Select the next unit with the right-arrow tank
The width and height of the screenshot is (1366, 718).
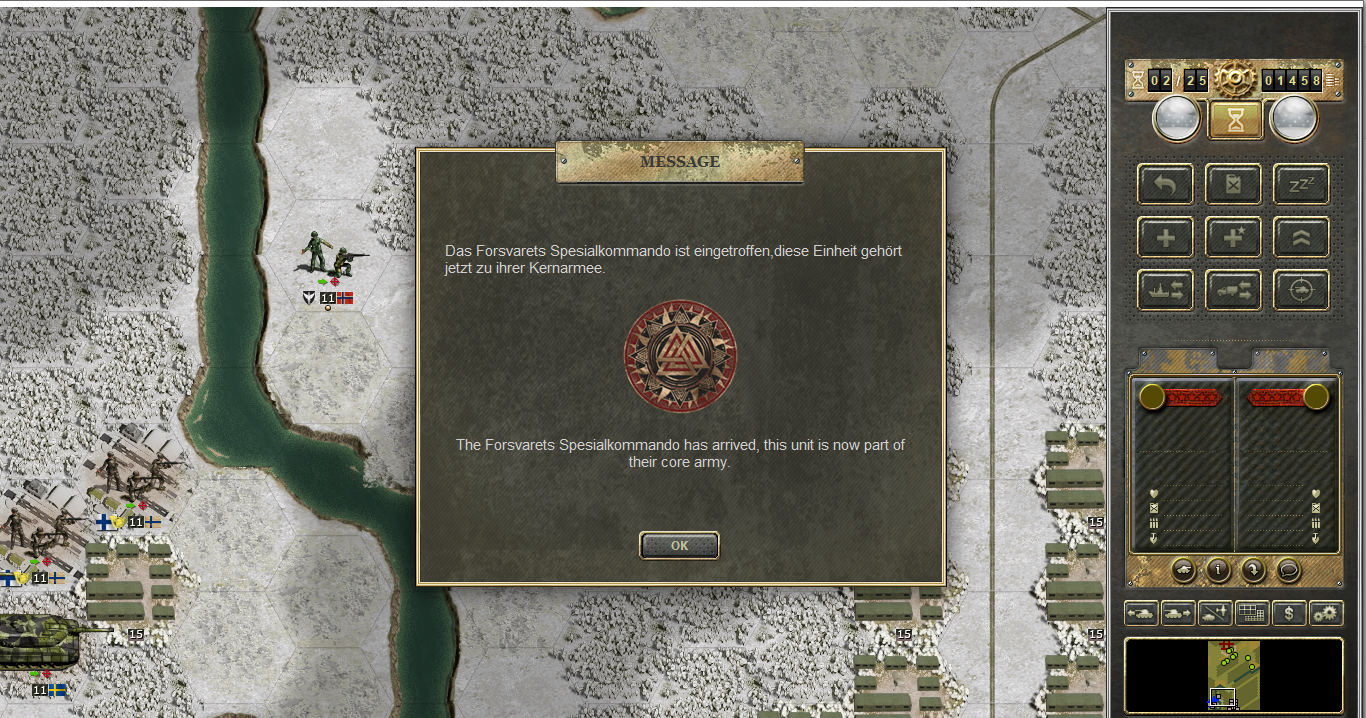pos(1178,613)
